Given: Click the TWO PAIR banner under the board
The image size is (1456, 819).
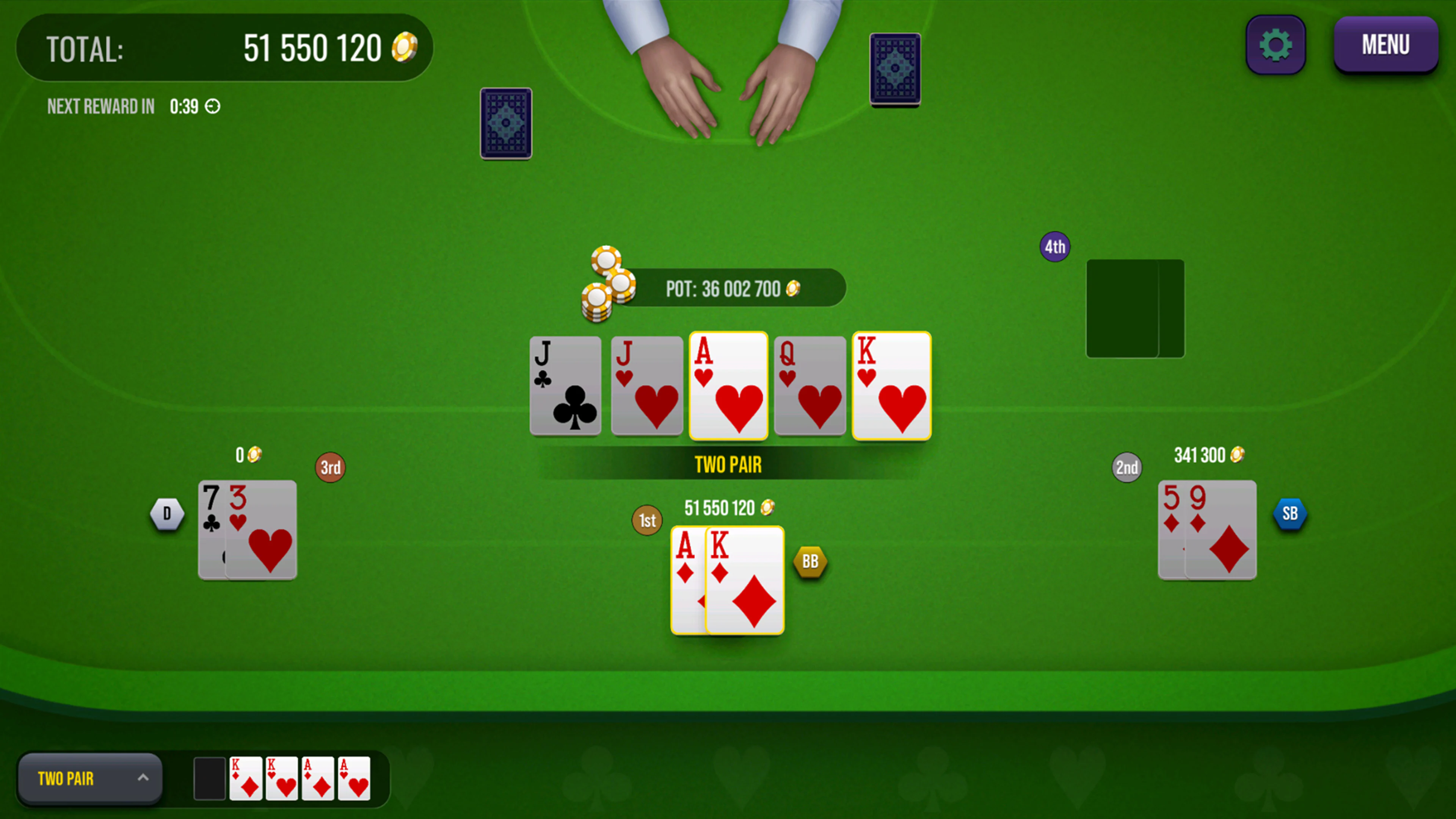Looking at the screenshot, I should tap(728, 464).
